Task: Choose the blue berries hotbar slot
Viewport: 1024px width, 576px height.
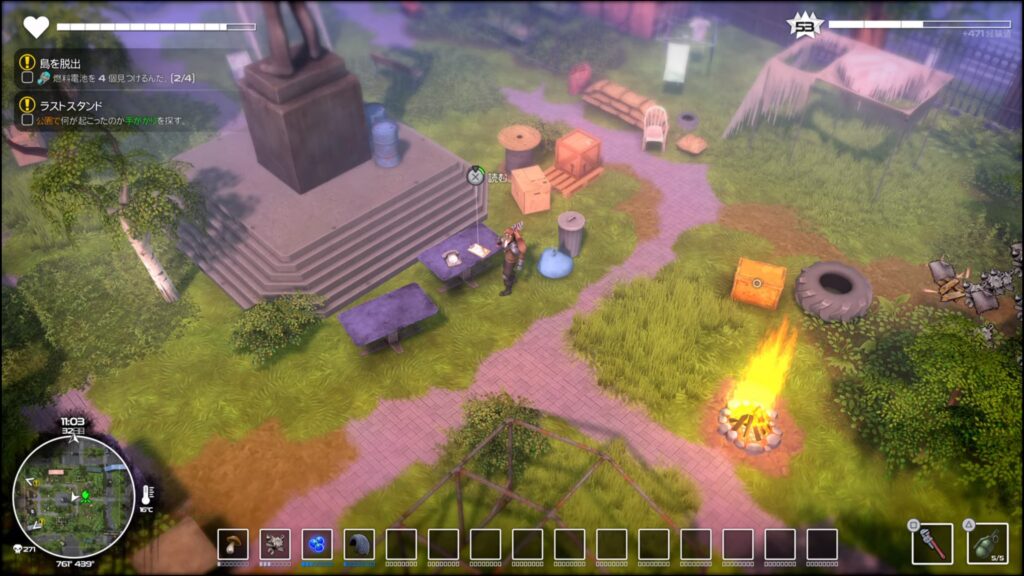Action: coord(317,544)
